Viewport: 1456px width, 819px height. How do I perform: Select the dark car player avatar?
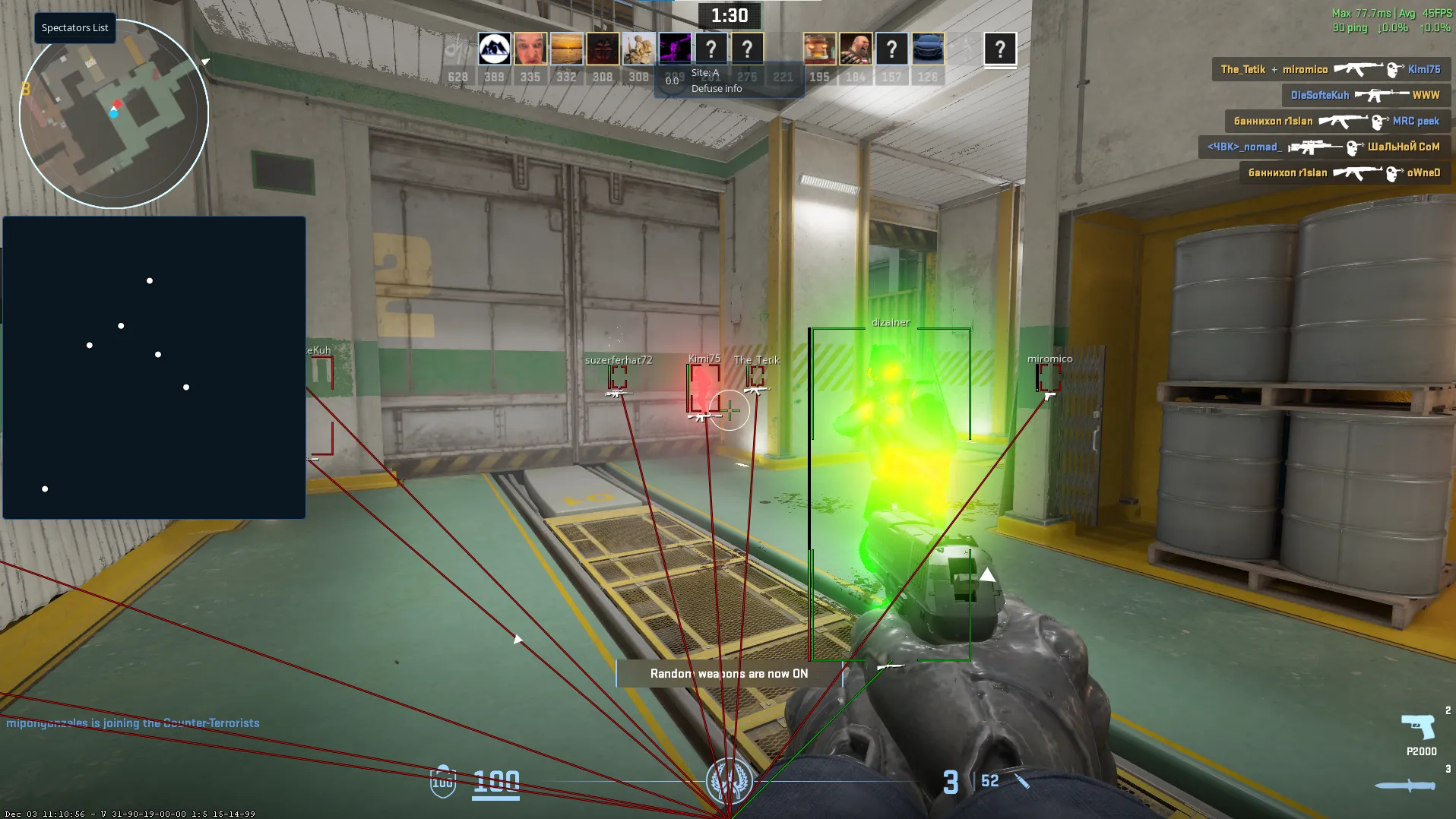pyautogui.click(x=928, y=49)
